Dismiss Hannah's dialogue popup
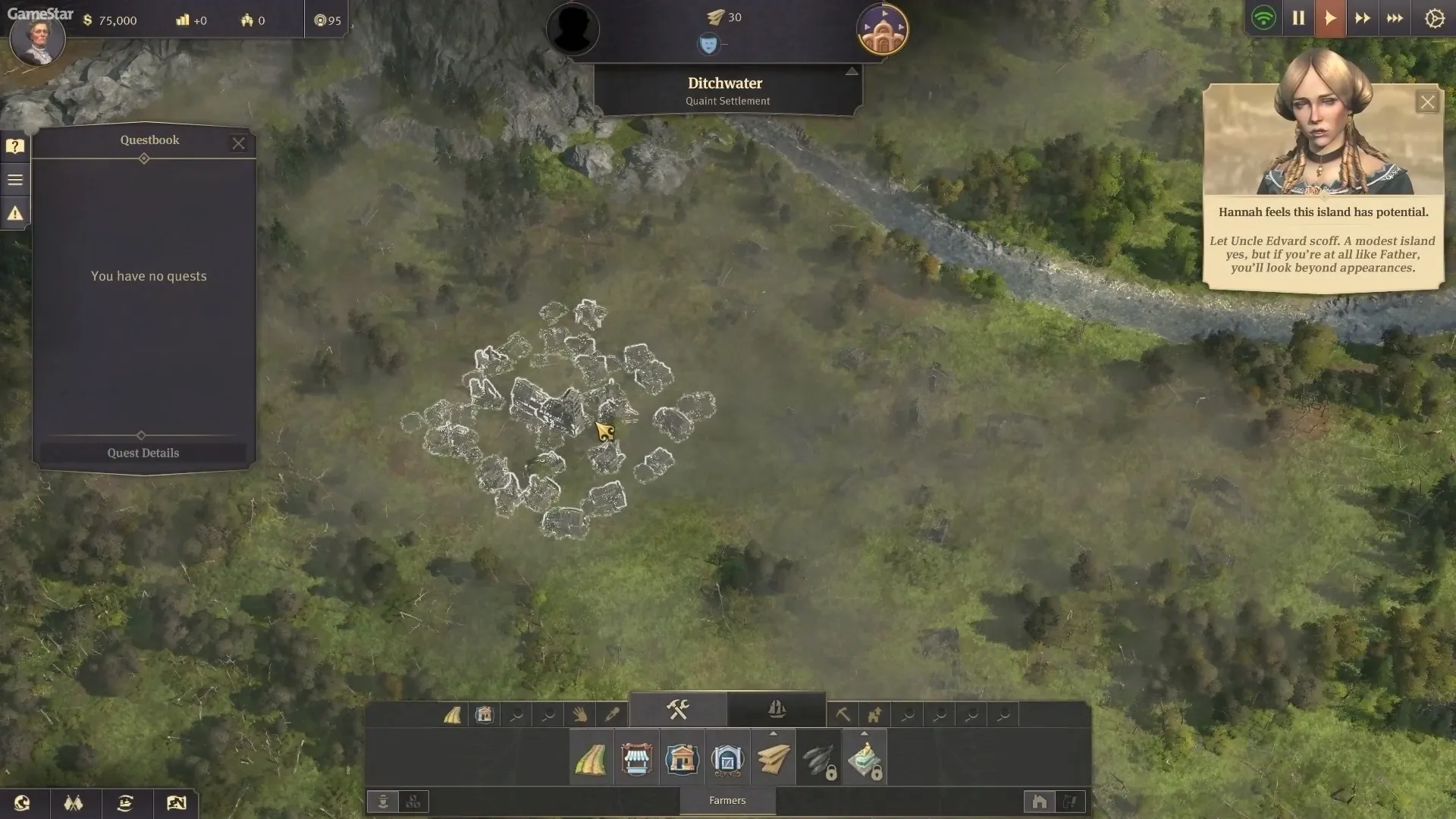The image size is (1456, 819). click(1427, 102)
